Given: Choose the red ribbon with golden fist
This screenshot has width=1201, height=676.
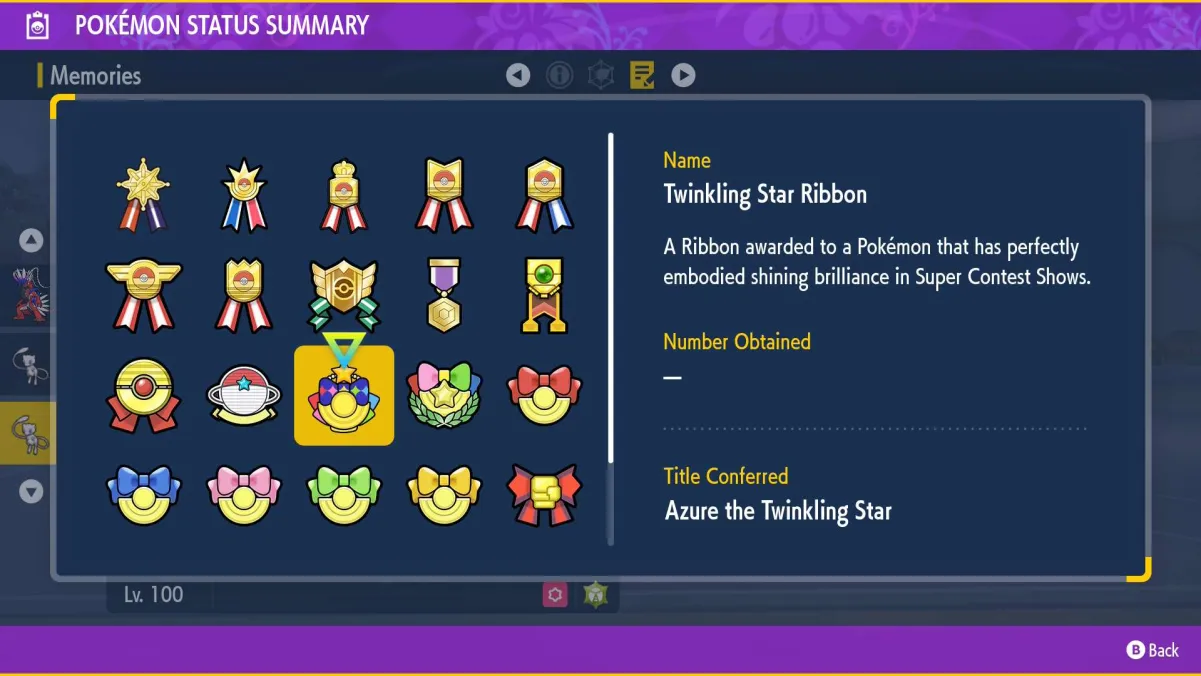Looking at the screenshot, I should click(544, 495).
